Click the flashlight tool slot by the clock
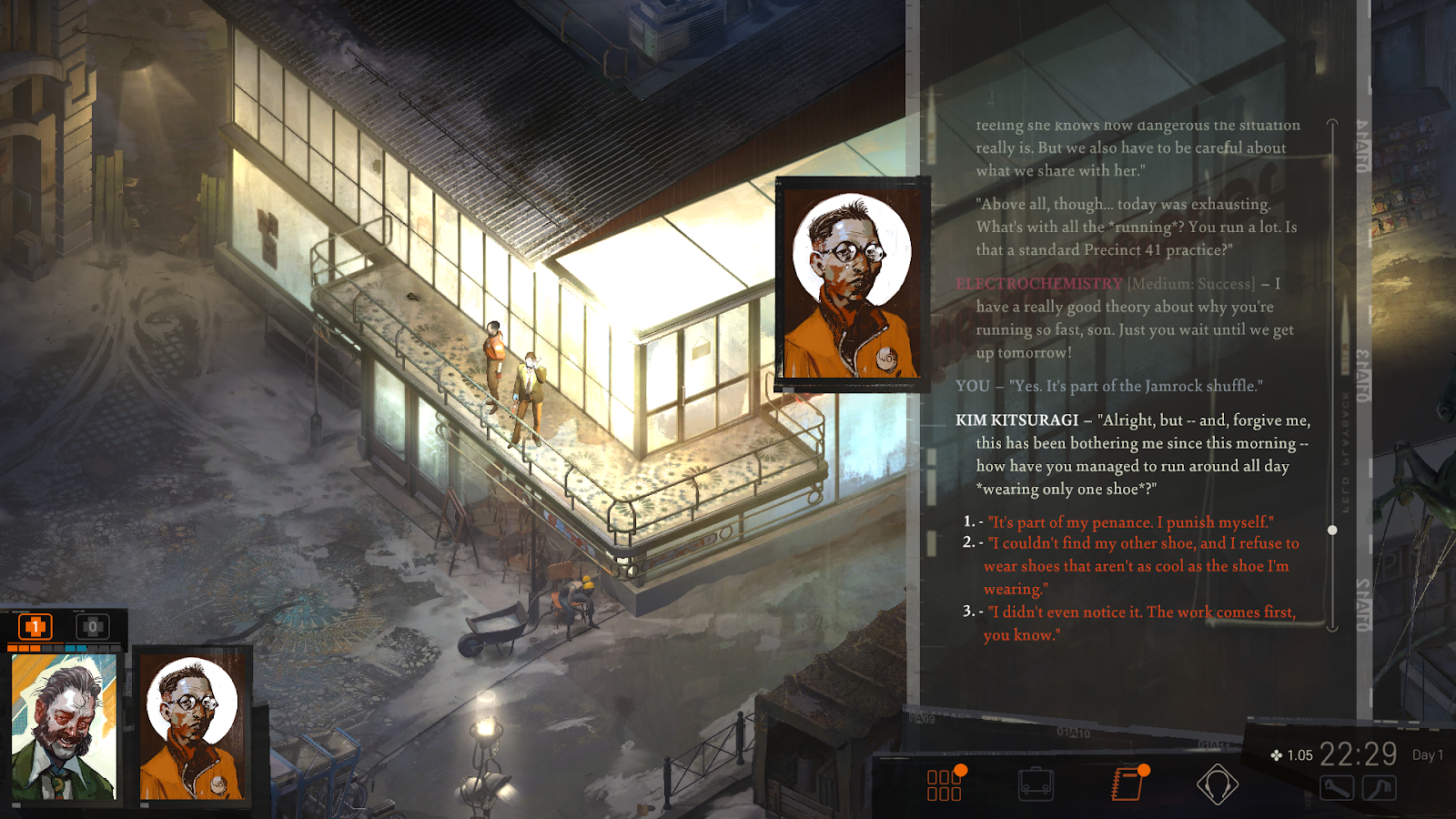 pos(1336,788)
